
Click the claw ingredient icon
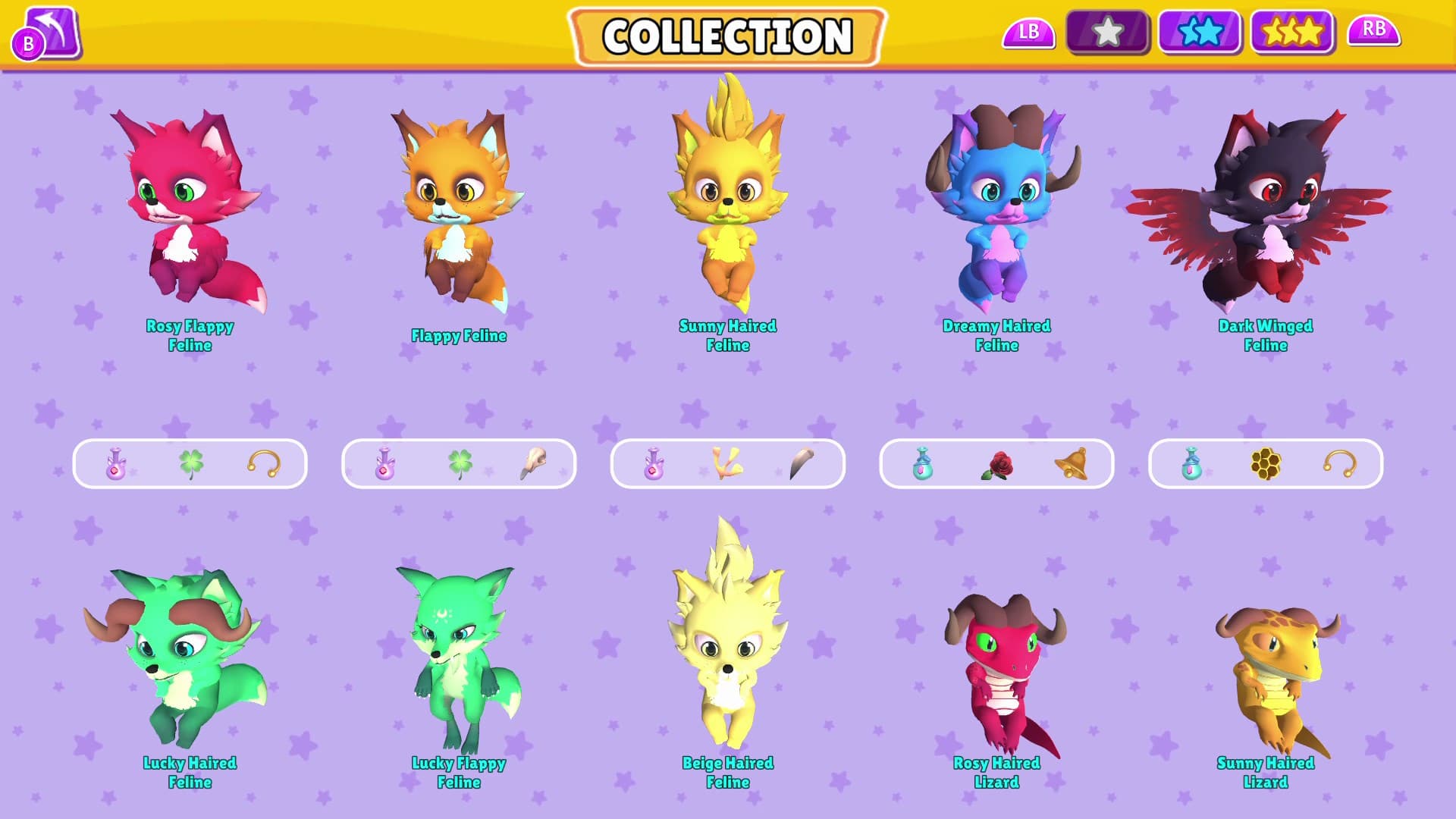804,463
